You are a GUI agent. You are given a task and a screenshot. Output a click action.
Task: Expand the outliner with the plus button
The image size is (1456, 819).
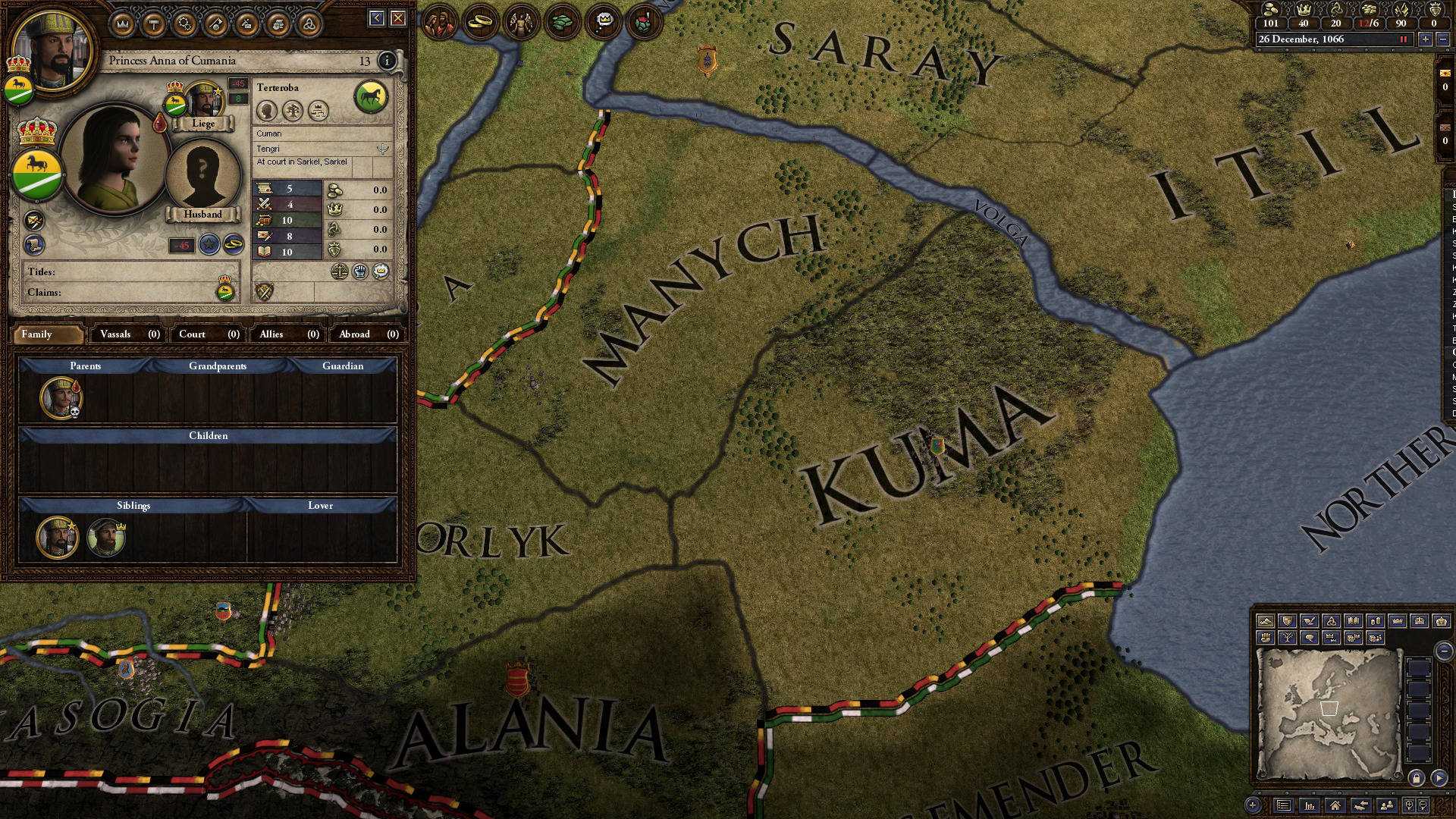(x=1252, y=805)
